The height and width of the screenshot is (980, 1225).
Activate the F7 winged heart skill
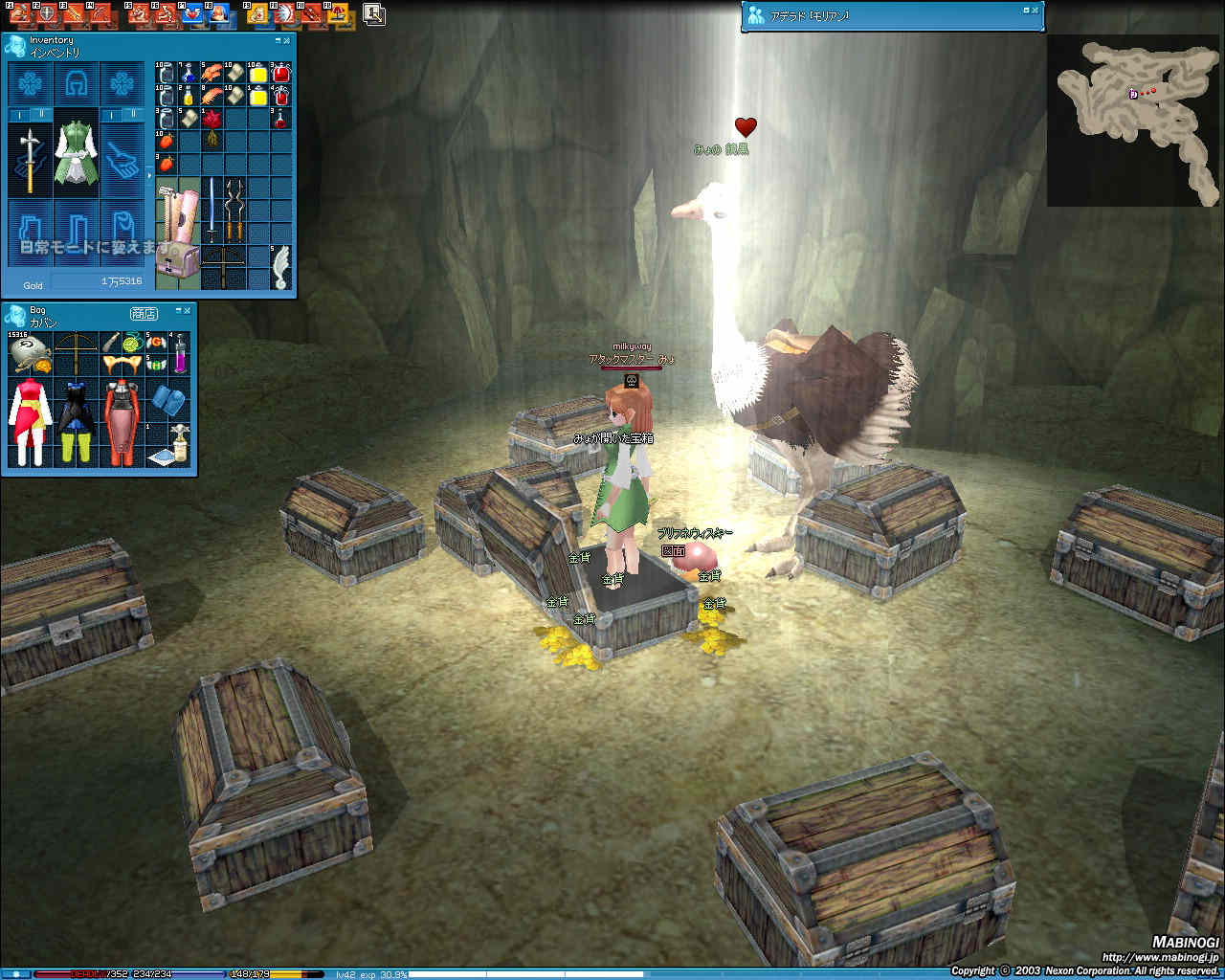(192, 14)
